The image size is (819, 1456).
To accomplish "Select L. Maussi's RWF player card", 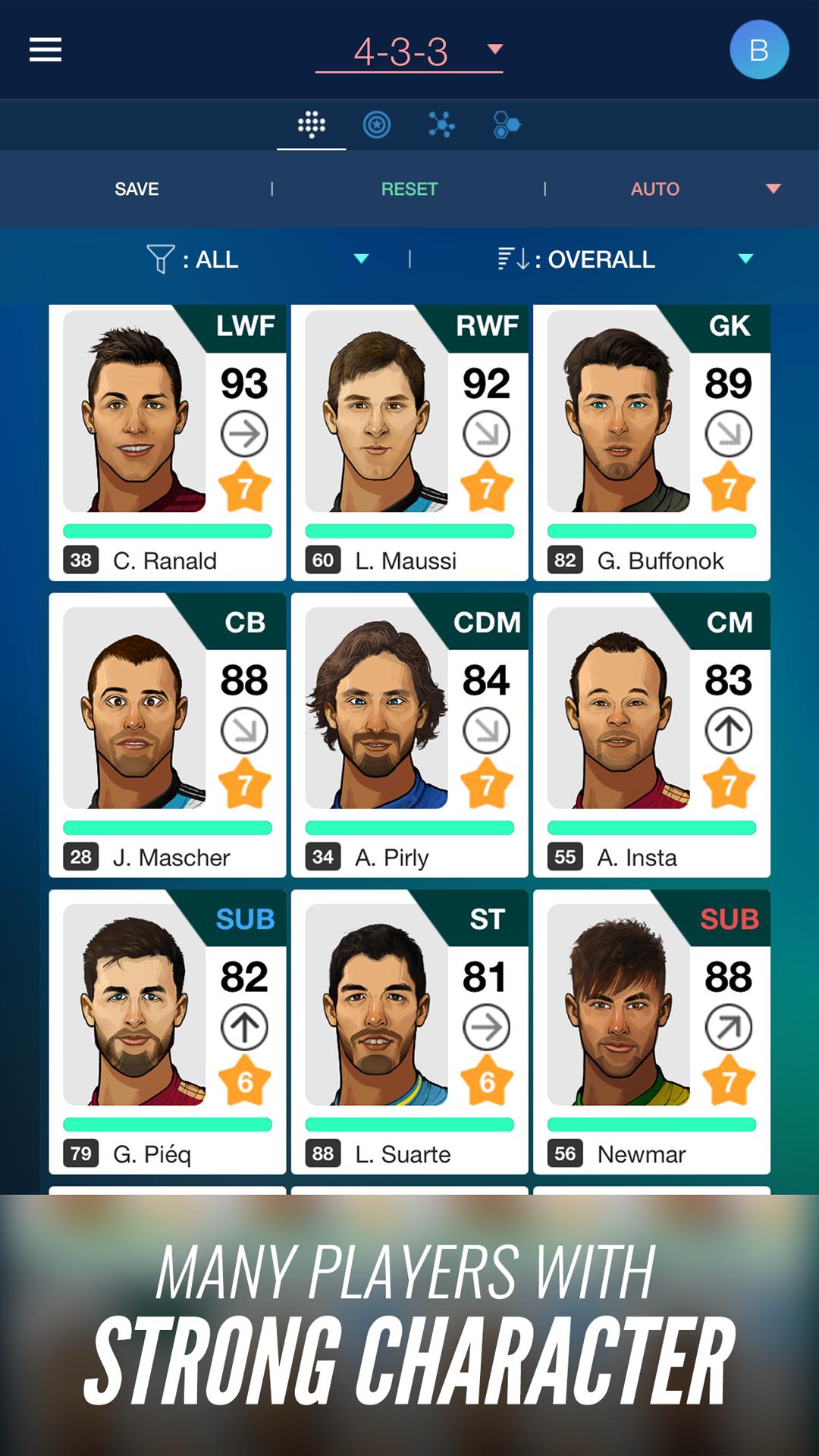I will [409, 443].
